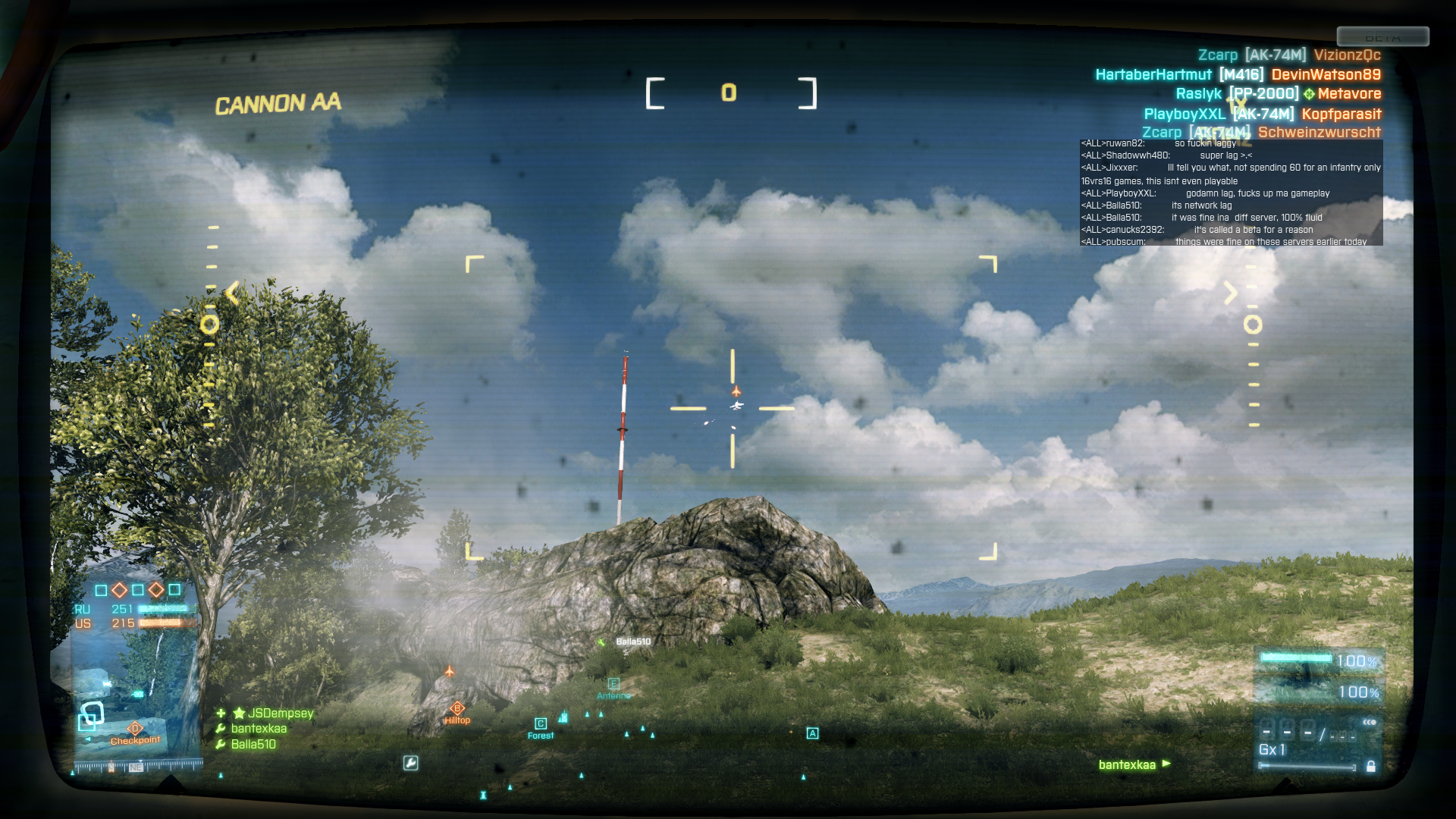The height and width of the screenshot is (819, 1456).
Task: Open the all-chat message box
Action: pos(1231,193)
